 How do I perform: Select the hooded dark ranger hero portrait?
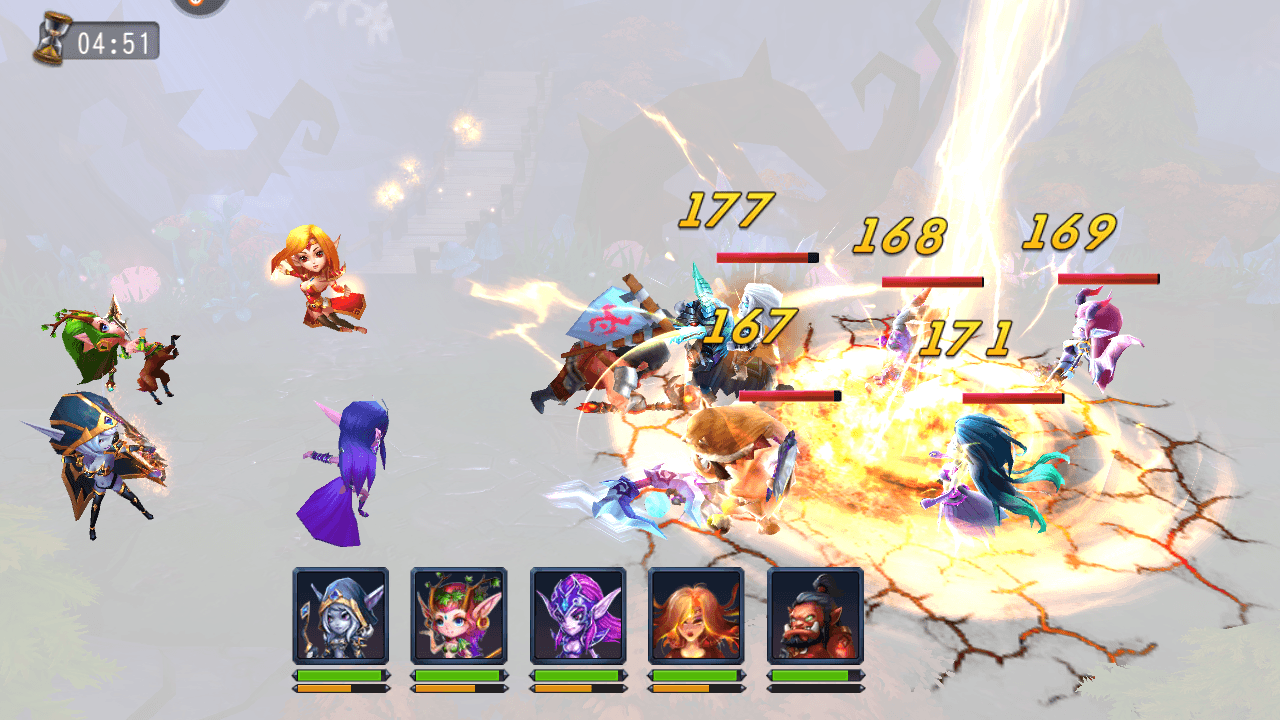tap(341, 615)
